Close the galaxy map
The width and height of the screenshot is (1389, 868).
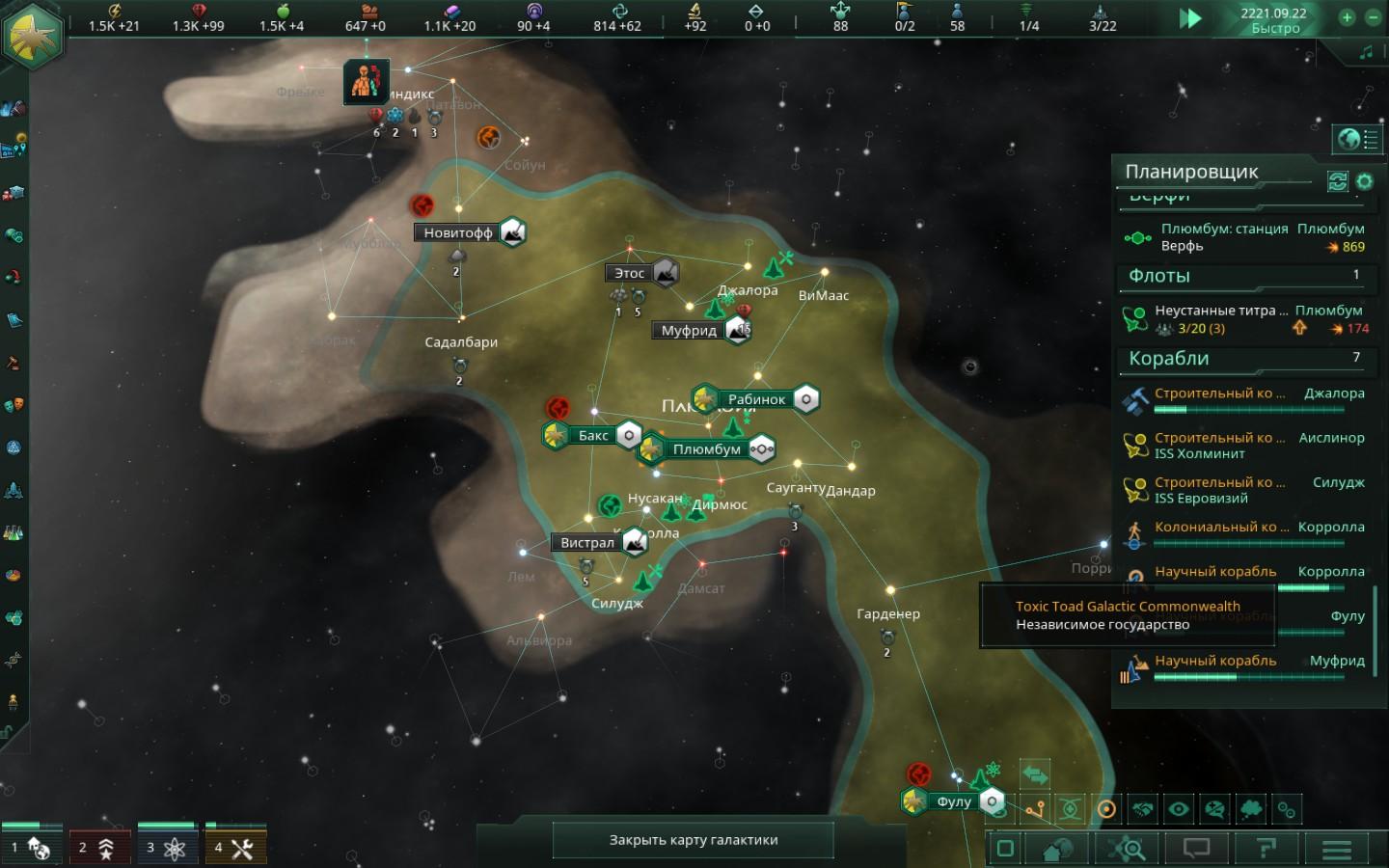pyautogui.click(x=693, y=840)
